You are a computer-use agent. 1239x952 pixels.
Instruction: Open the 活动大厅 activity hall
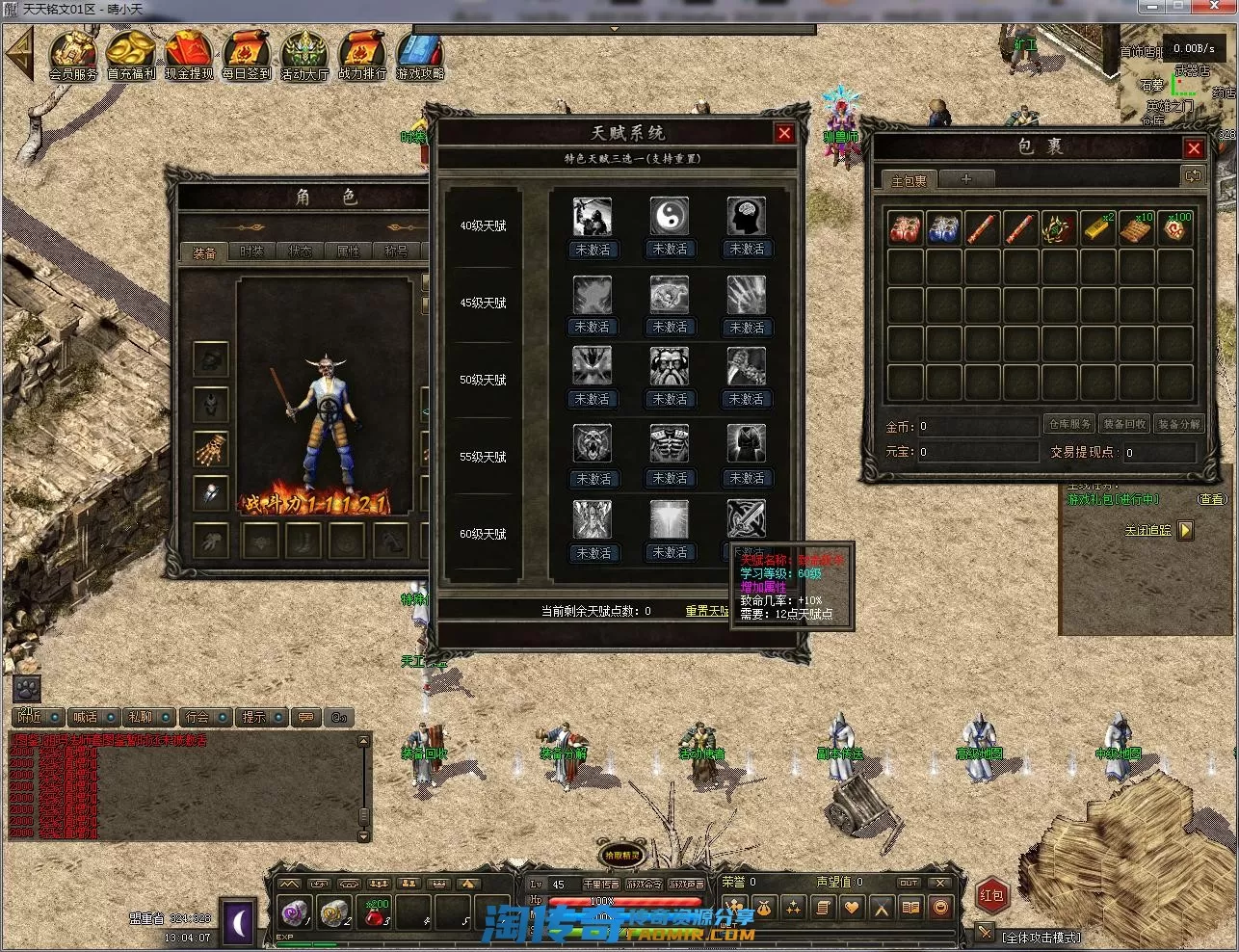pyautogui.click(x=304, y=54)
